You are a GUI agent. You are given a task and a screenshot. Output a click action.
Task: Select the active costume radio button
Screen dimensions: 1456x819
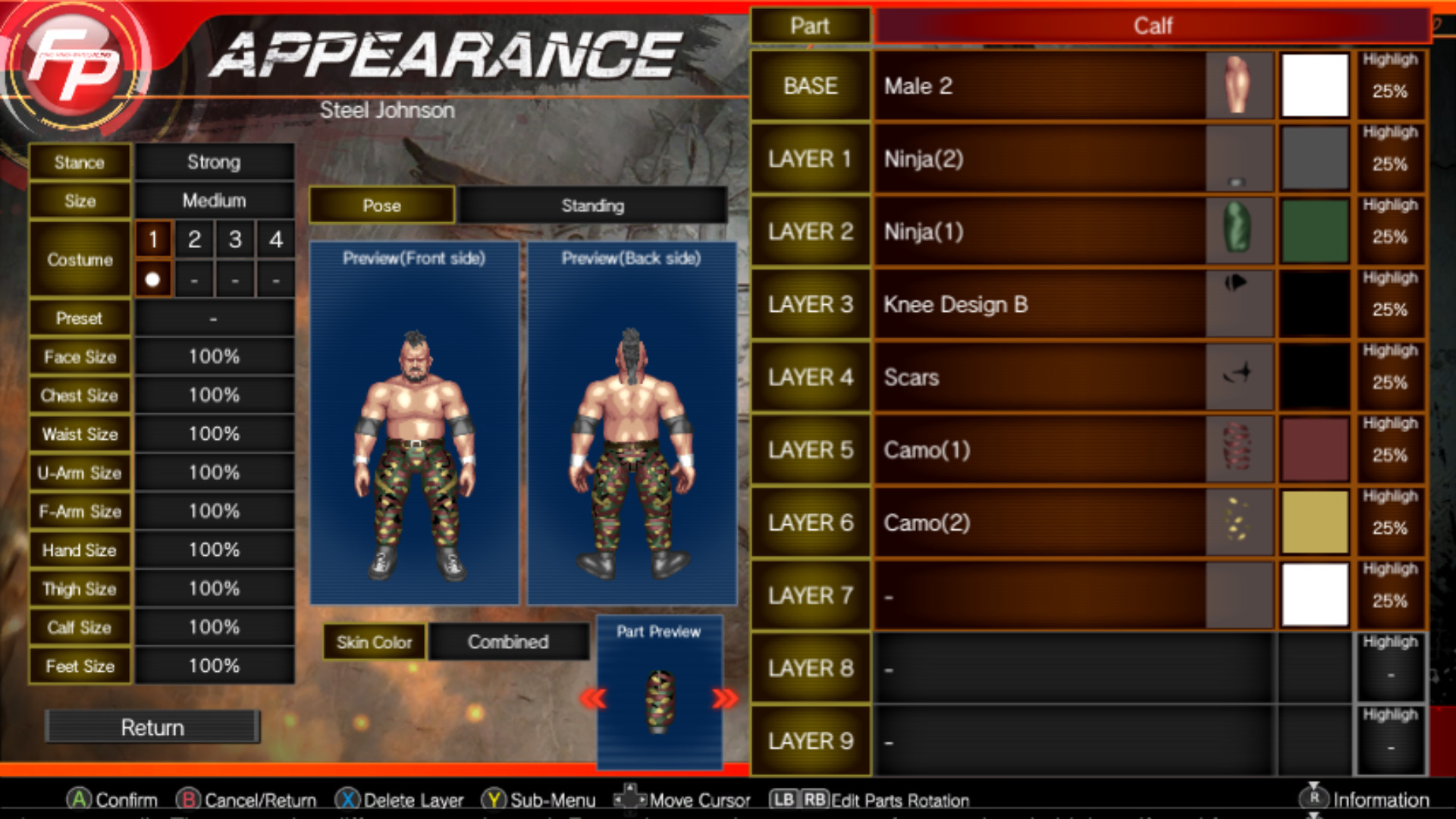(x=153, y=280)
